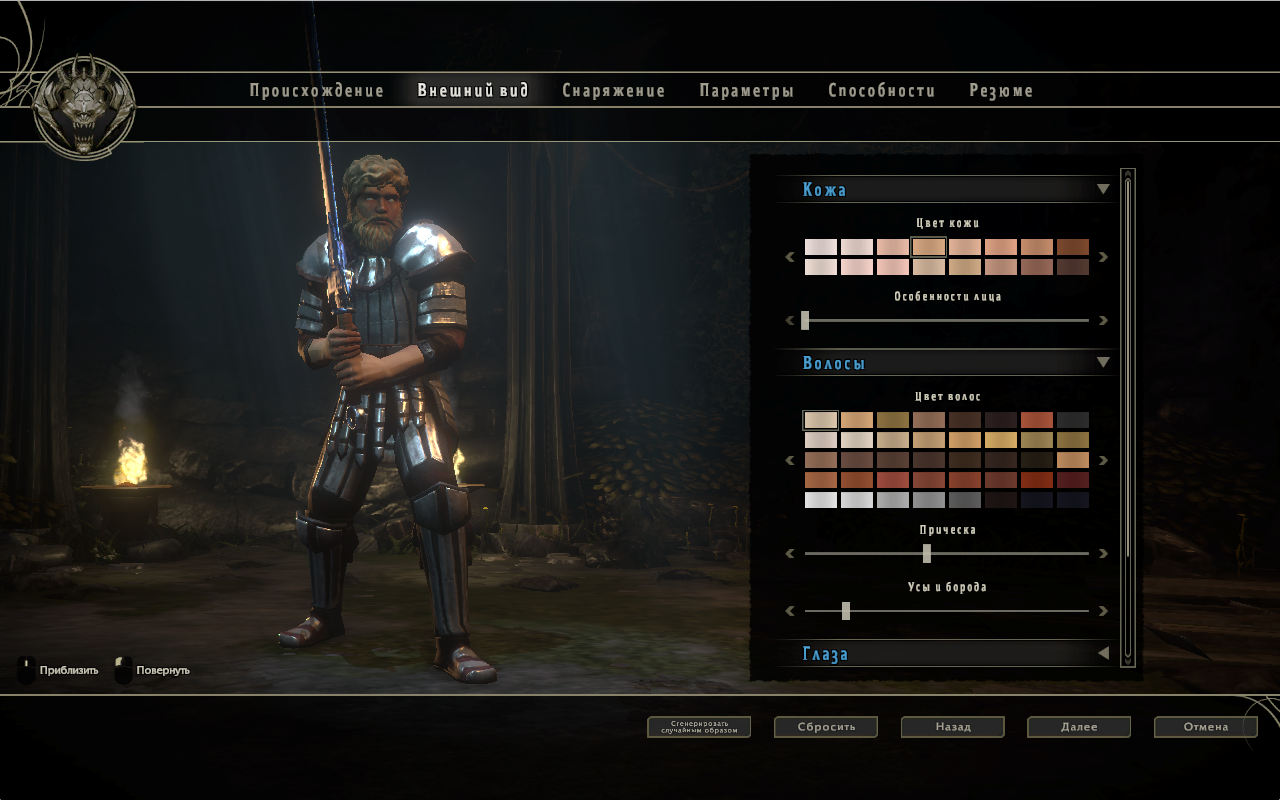Image resolution: width=1280 pixels, height=800 pixels.
Task: Click the Сгенерировать случайным образом button
Action: pos(699,727)
